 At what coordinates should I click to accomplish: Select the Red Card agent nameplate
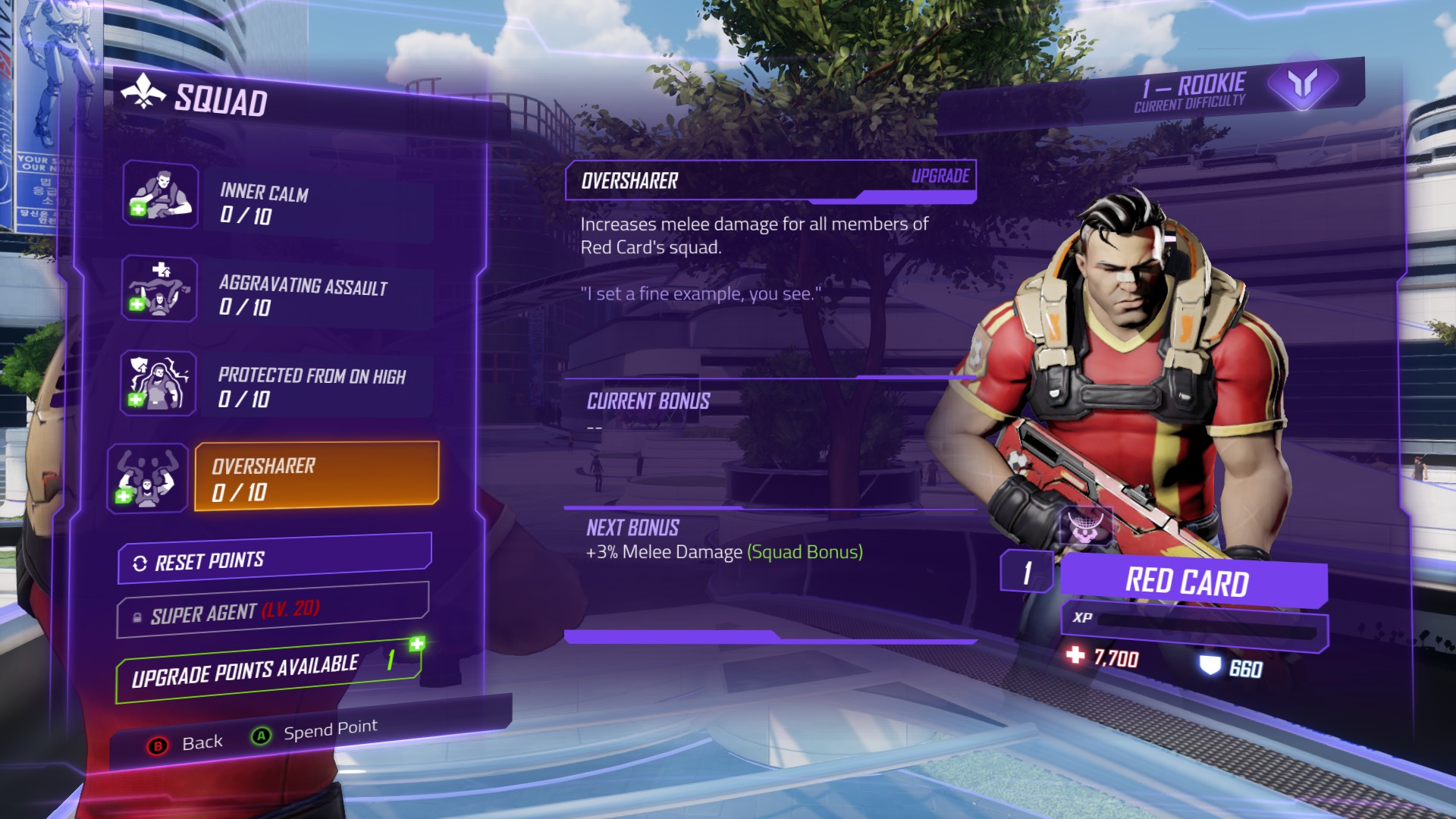point(1192,582)
